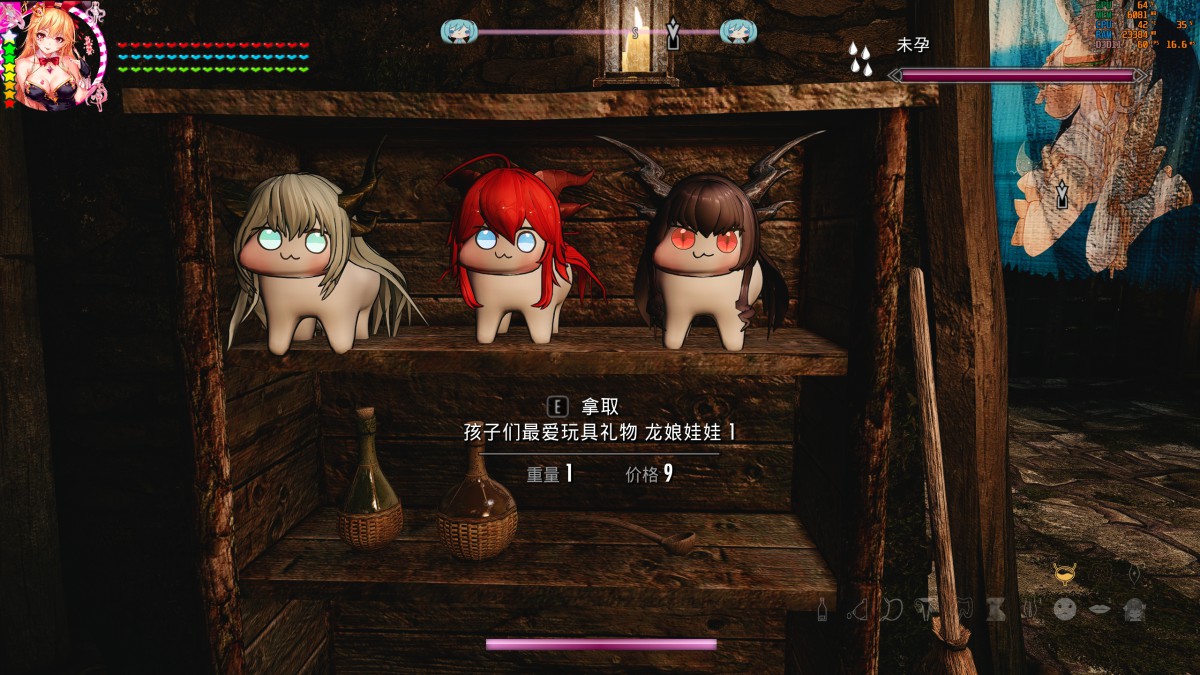Select the lips status icon
This screenshot has height=675, width=1200.
tap(1099, 608)
